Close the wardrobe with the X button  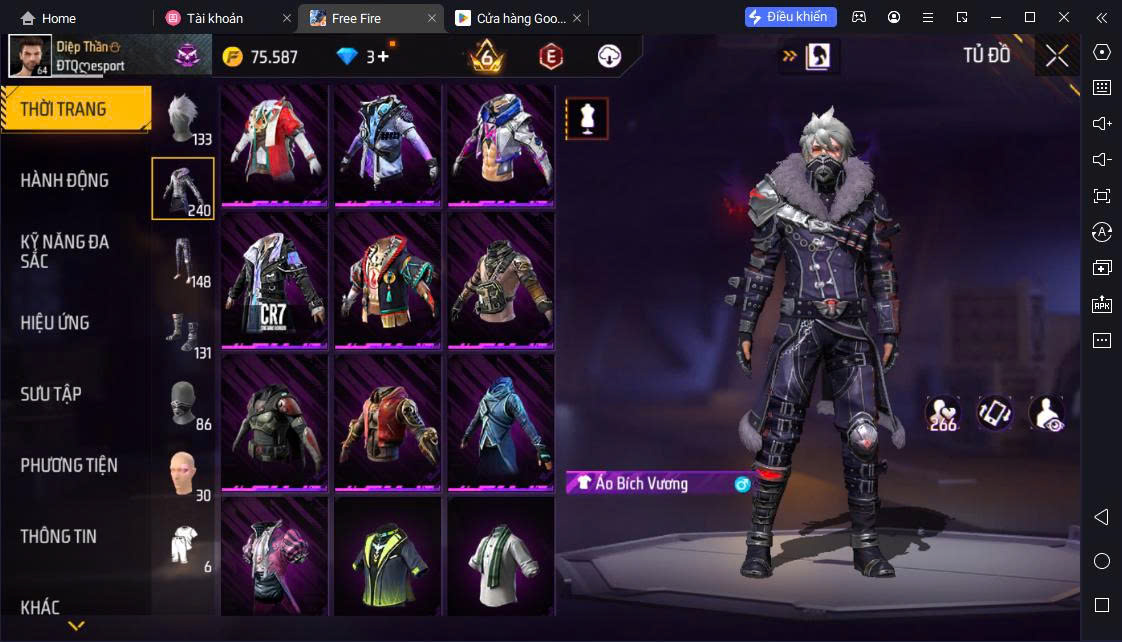pyautogui.click(x=1057, y=56)
